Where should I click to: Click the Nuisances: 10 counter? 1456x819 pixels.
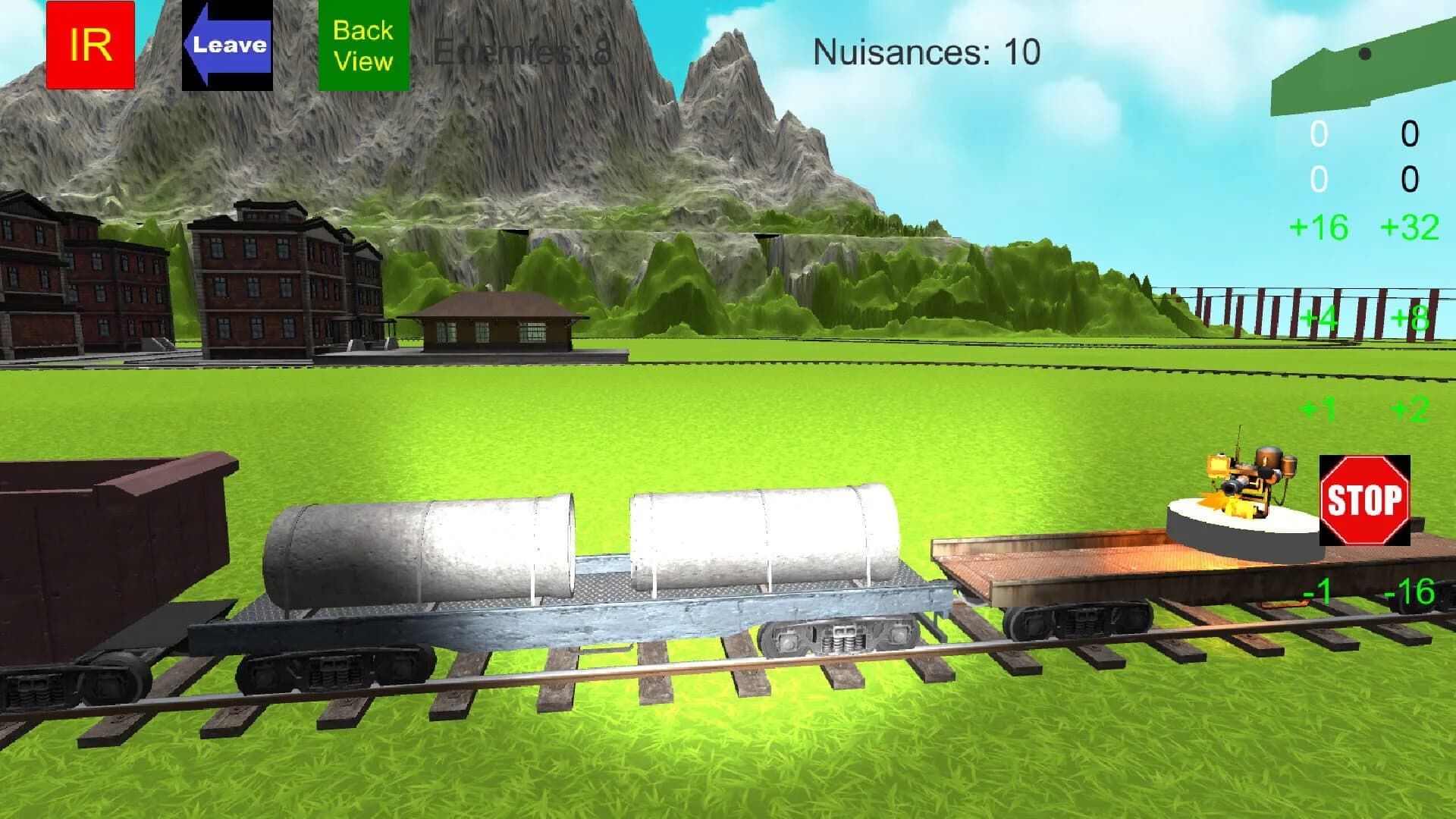tap(924, 52)
